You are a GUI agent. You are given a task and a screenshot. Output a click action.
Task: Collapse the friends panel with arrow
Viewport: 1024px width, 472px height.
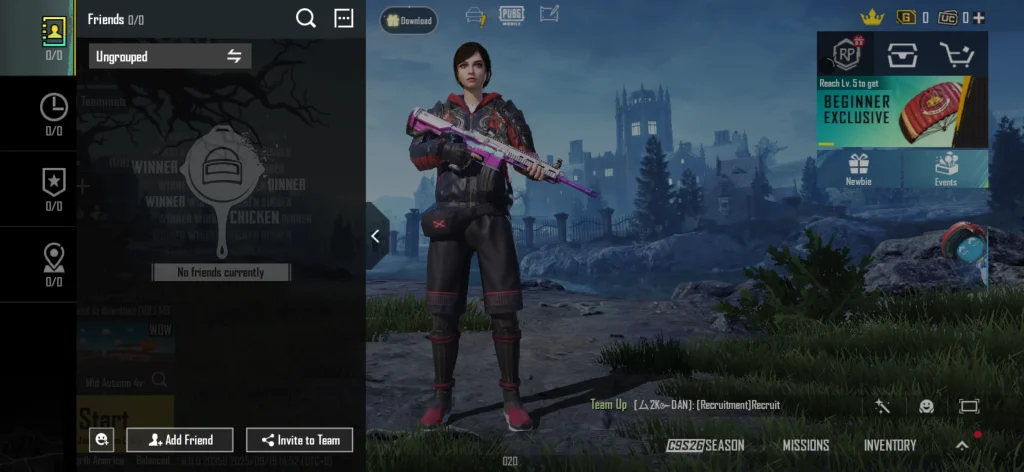(375, 236)
